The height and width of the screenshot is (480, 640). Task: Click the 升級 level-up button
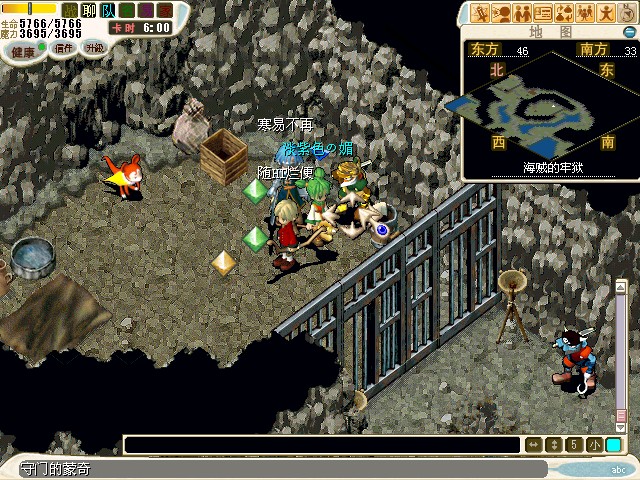click(x=95, y=48)
